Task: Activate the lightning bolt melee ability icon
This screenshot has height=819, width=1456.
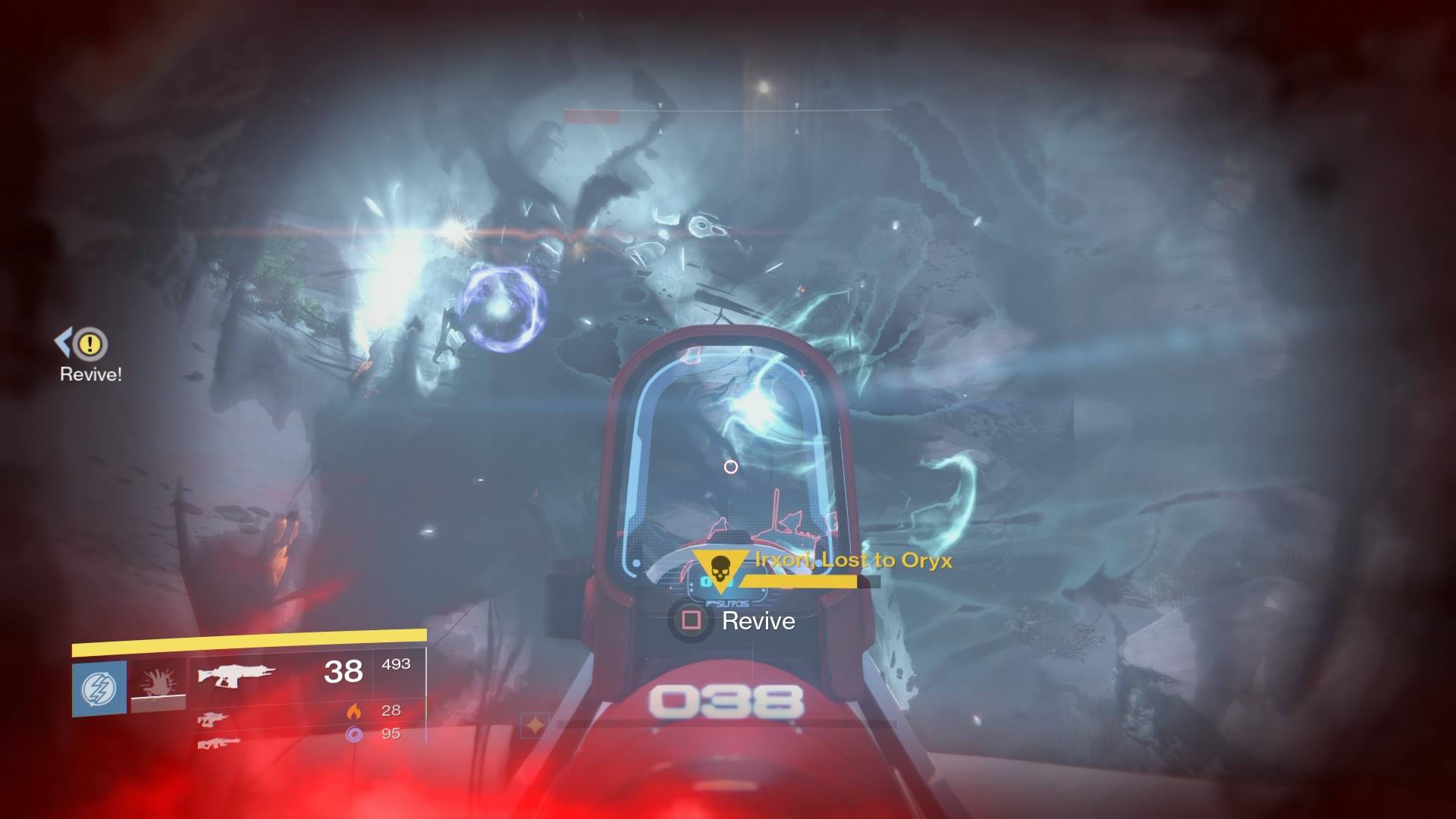Action: click(99, 688)
